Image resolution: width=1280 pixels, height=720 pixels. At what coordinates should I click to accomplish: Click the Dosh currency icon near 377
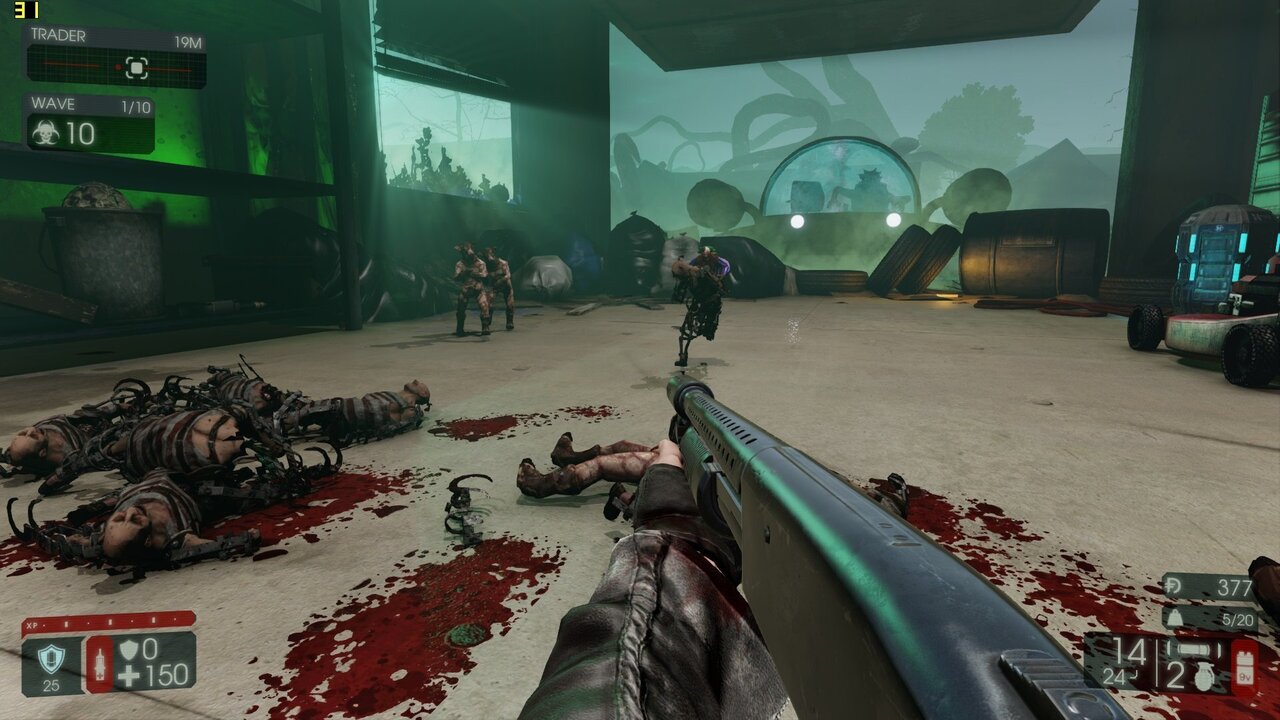coord(1173,586)
